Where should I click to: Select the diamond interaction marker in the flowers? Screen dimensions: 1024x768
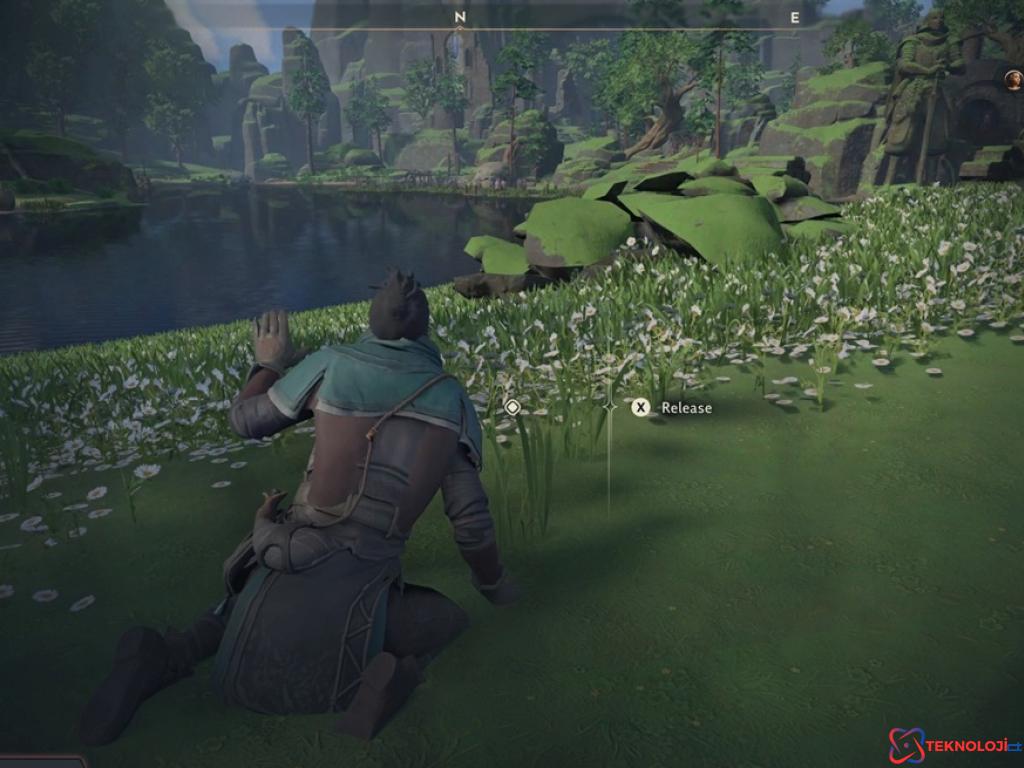pos(512,407)
